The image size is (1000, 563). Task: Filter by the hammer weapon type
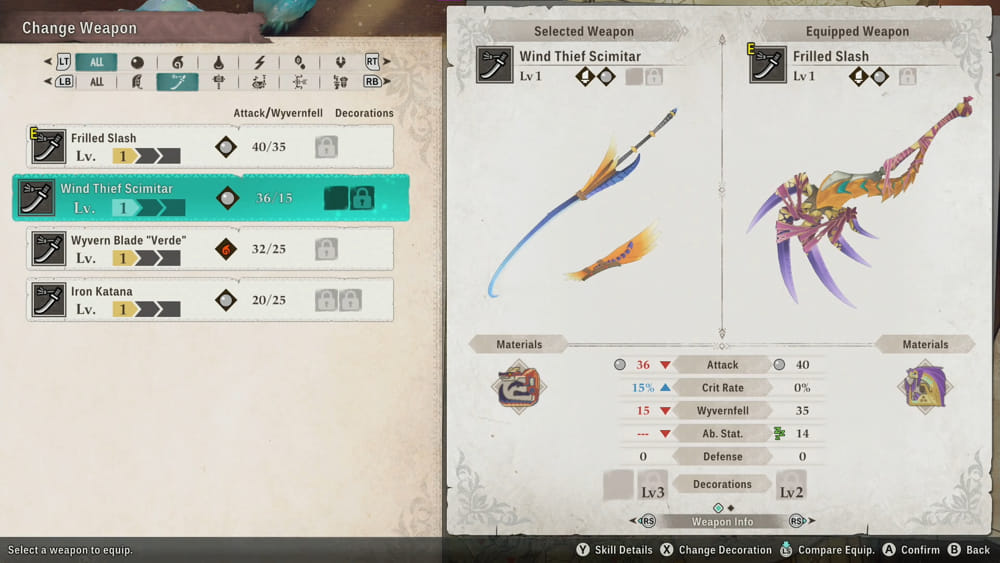[218, 82]
